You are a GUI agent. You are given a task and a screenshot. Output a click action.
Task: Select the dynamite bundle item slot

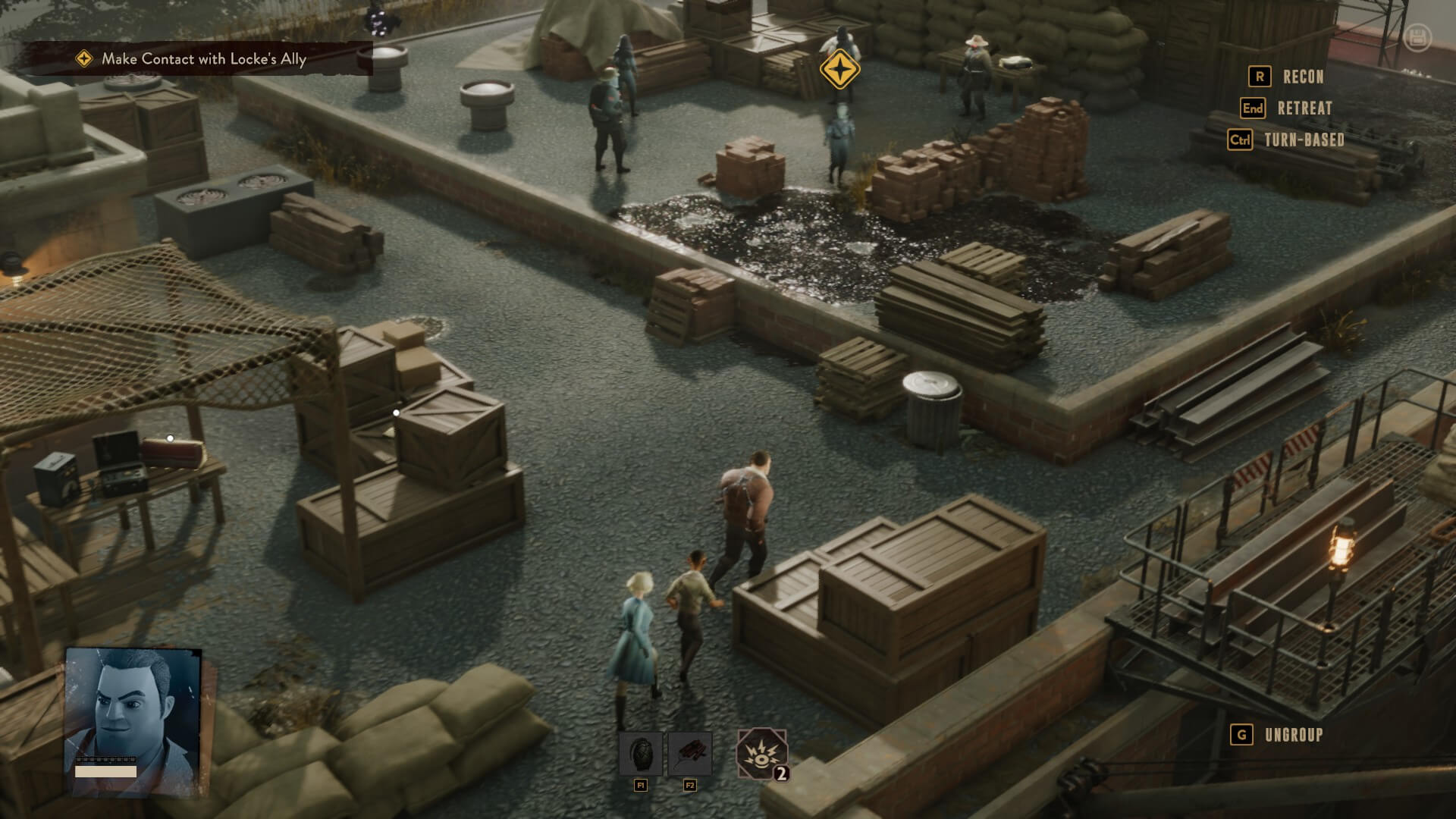coord(690,754)
